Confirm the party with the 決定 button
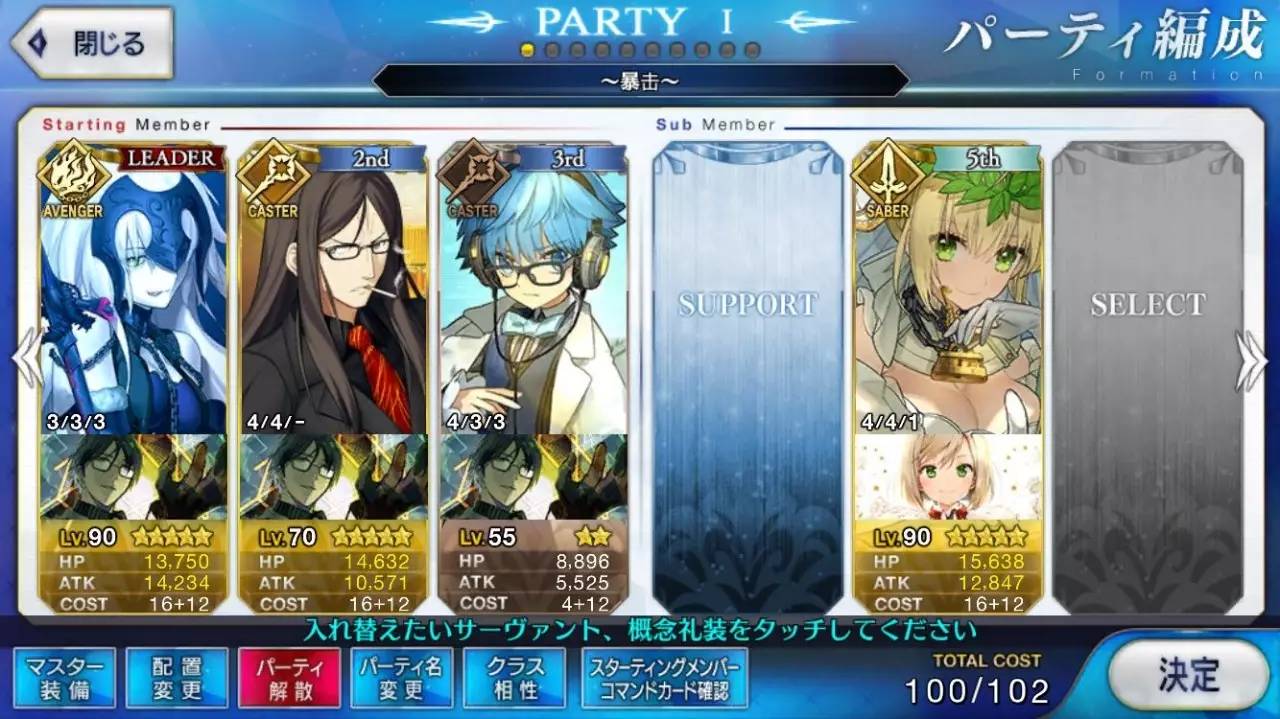 tap(1187, 673)
